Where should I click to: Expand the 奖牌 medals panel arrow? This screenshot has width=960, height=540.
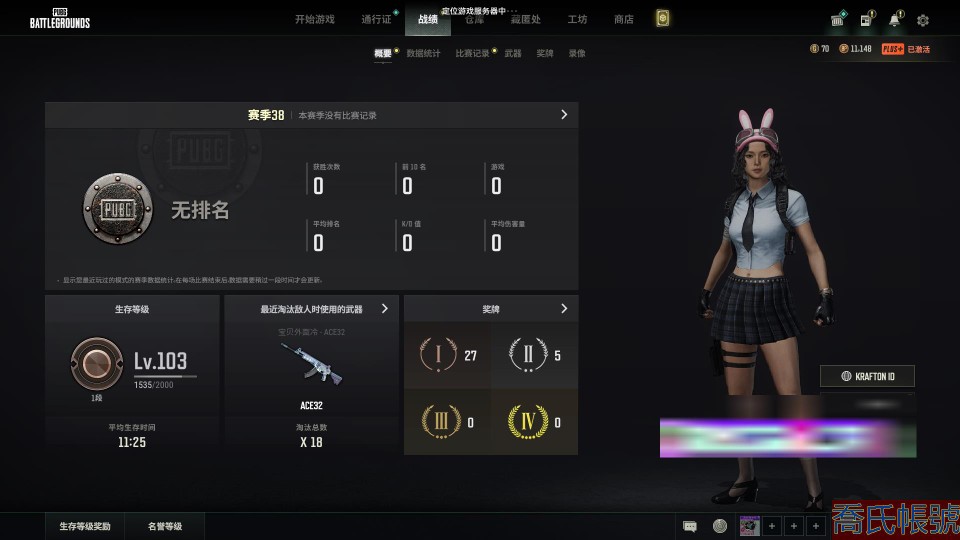point(564,309)
